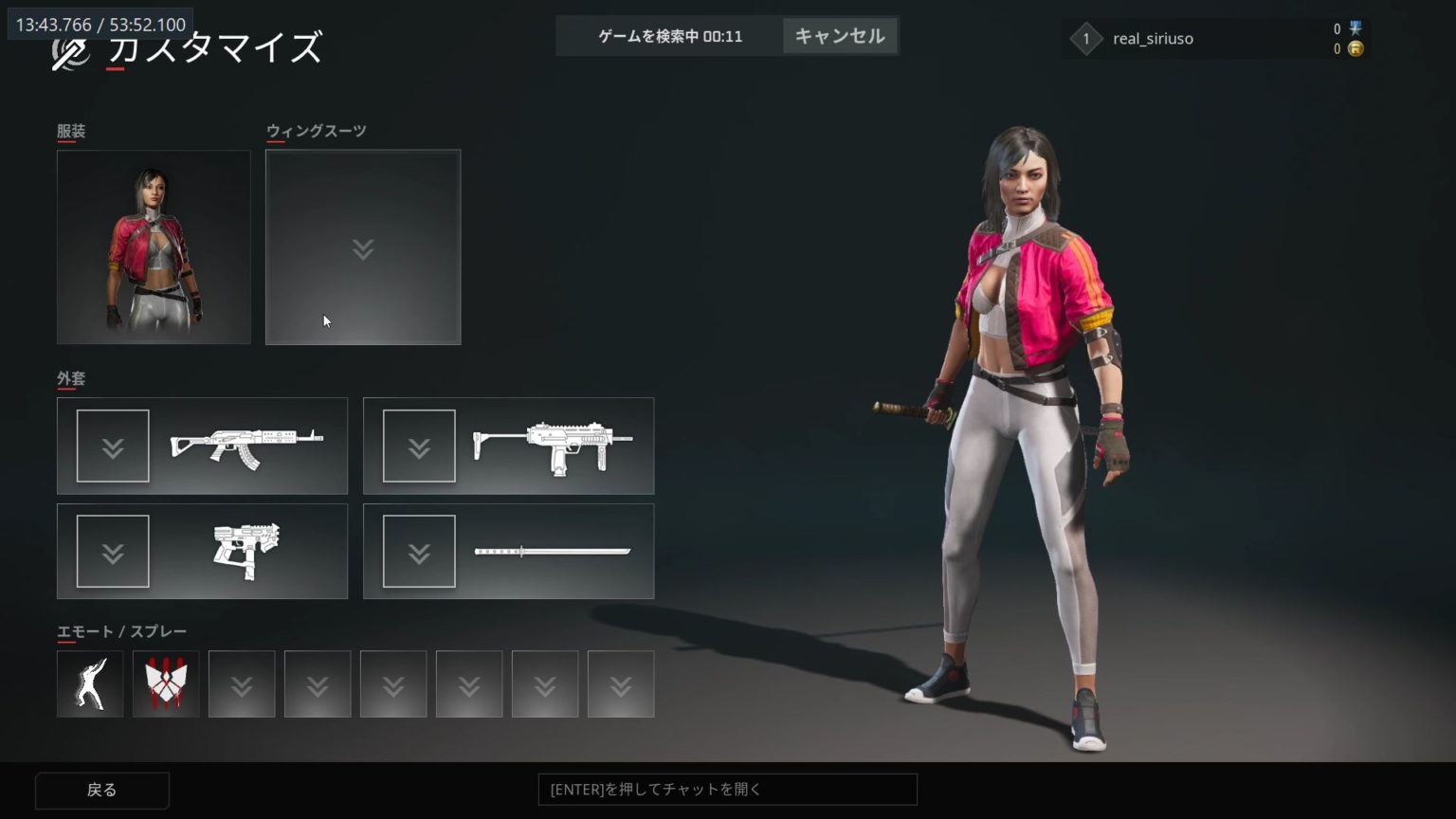Expand the empty wingsuit selection slot
Image resolution: width=1456 pixels, height=819 pixels.
[x=363, y=247]
